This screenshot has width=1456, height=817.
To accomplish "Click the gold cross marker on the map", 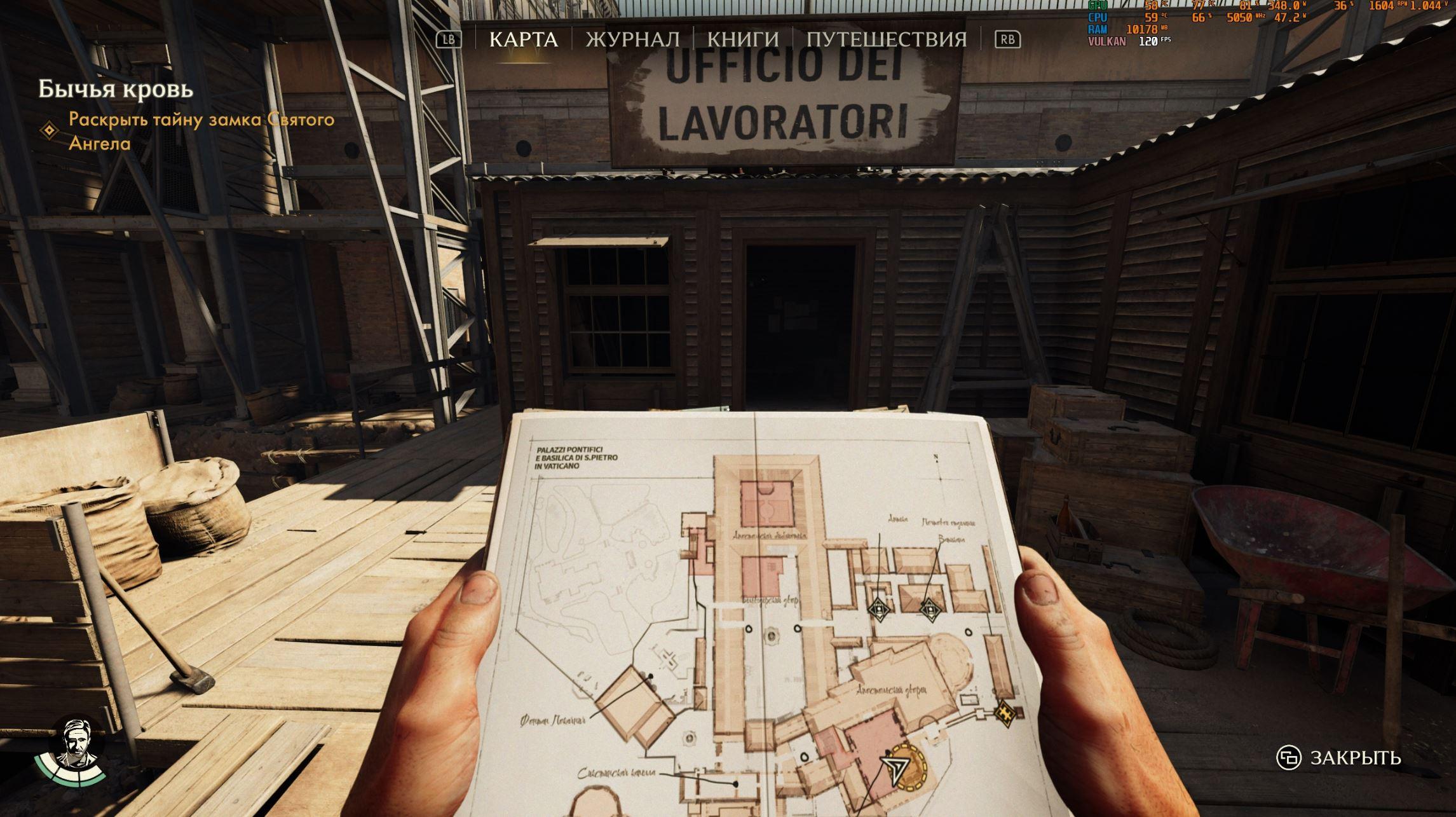I will click(x=1005, y=710).
